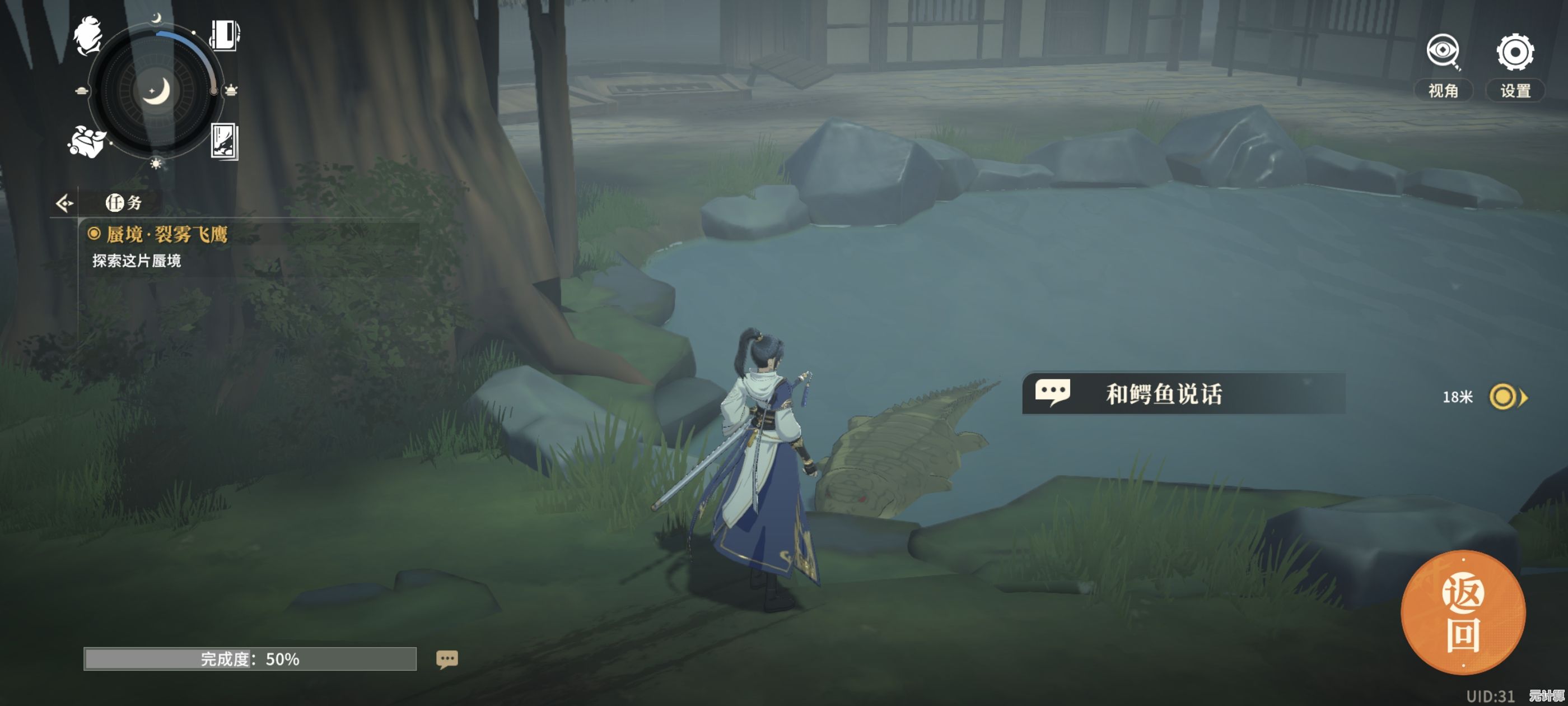Open the picture card album icon
Image resolution: width=1568 pixels, height=706 pixels.
click(224, 141)
